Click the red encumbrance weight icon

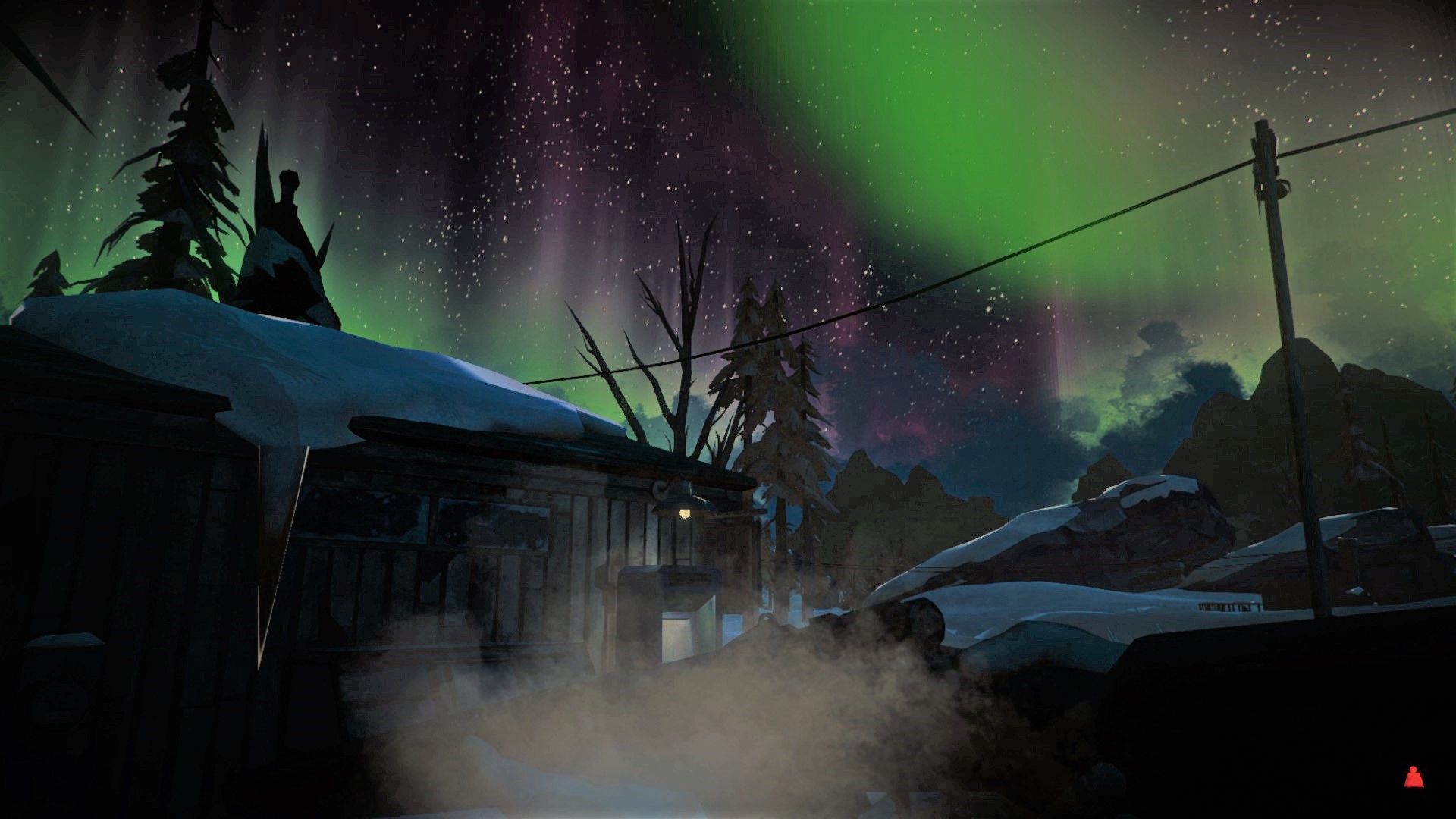1413,777
